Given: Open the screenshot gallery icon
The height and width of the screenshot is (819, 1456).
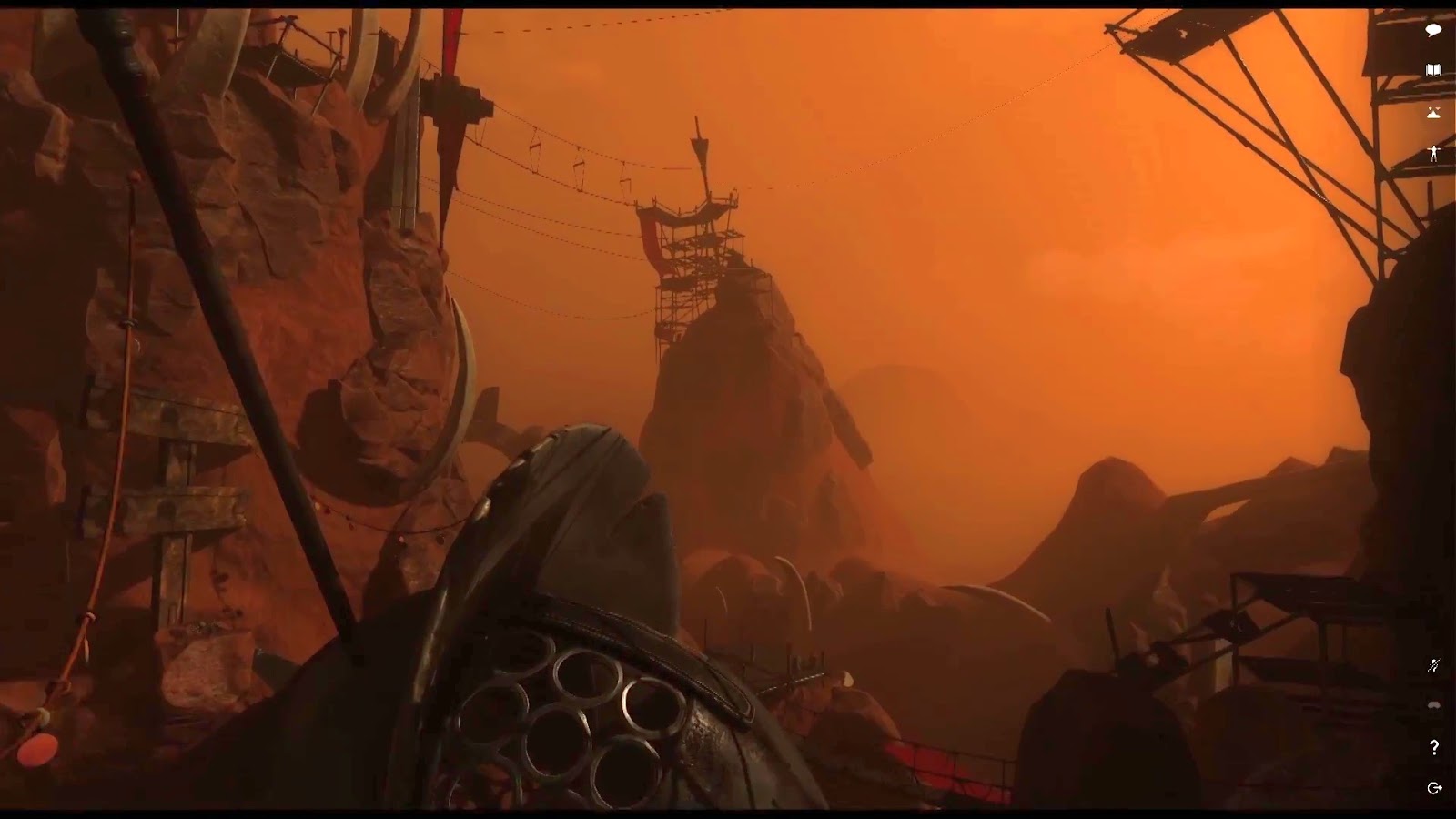Looking at the screenshot, I should point(1435,111).
